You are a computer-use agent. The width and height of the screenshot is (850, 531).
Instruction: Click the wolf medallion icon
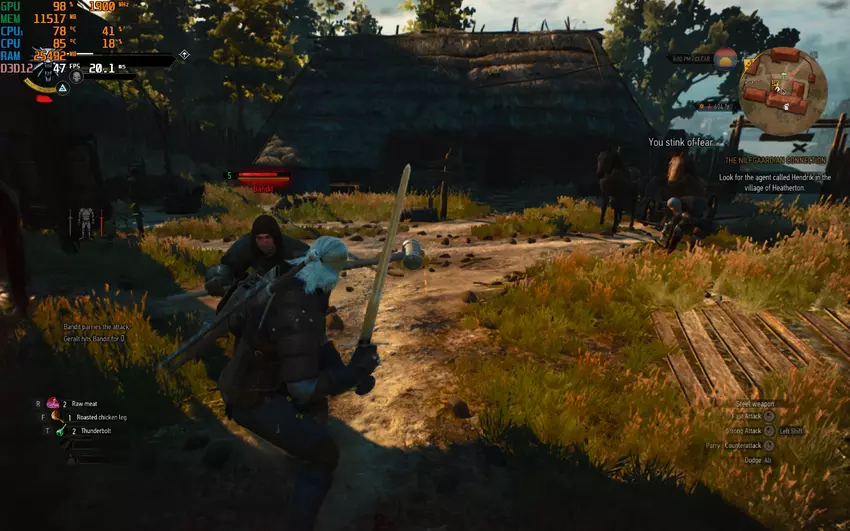46,76
